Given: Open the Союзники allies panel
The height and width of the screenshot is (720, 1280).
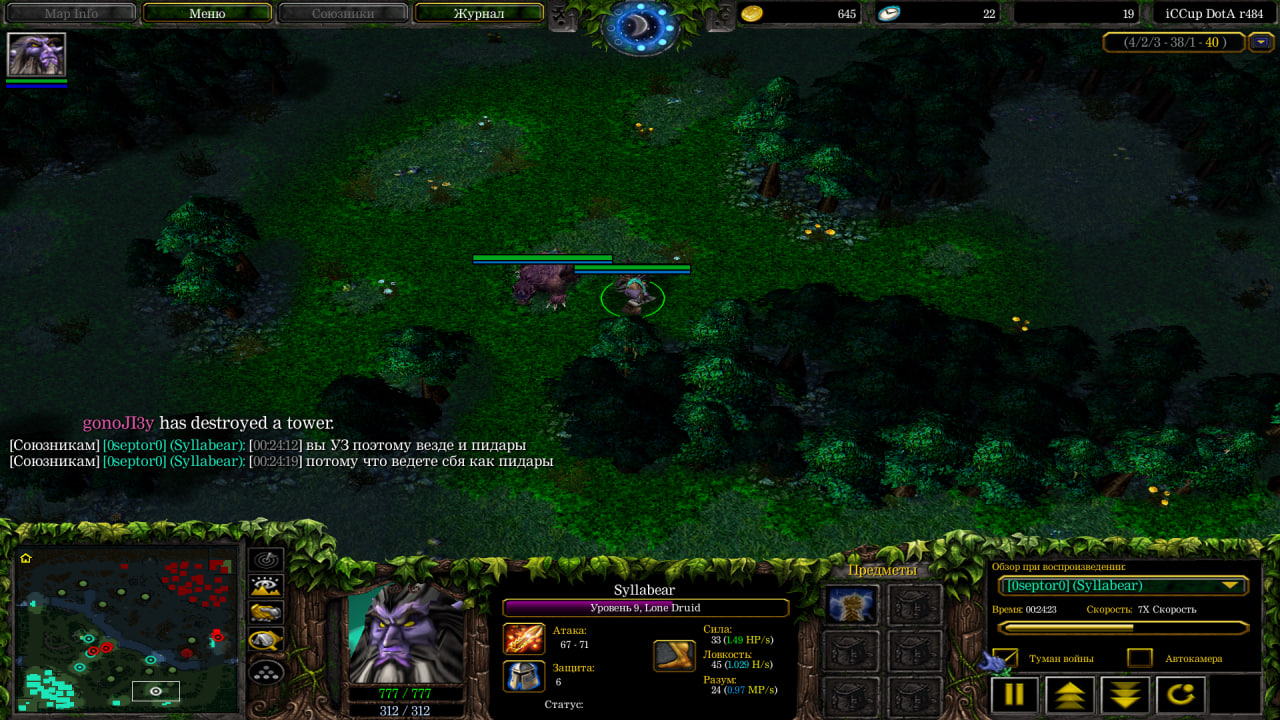Looking at the screenshot, I should tap(343, 14).
